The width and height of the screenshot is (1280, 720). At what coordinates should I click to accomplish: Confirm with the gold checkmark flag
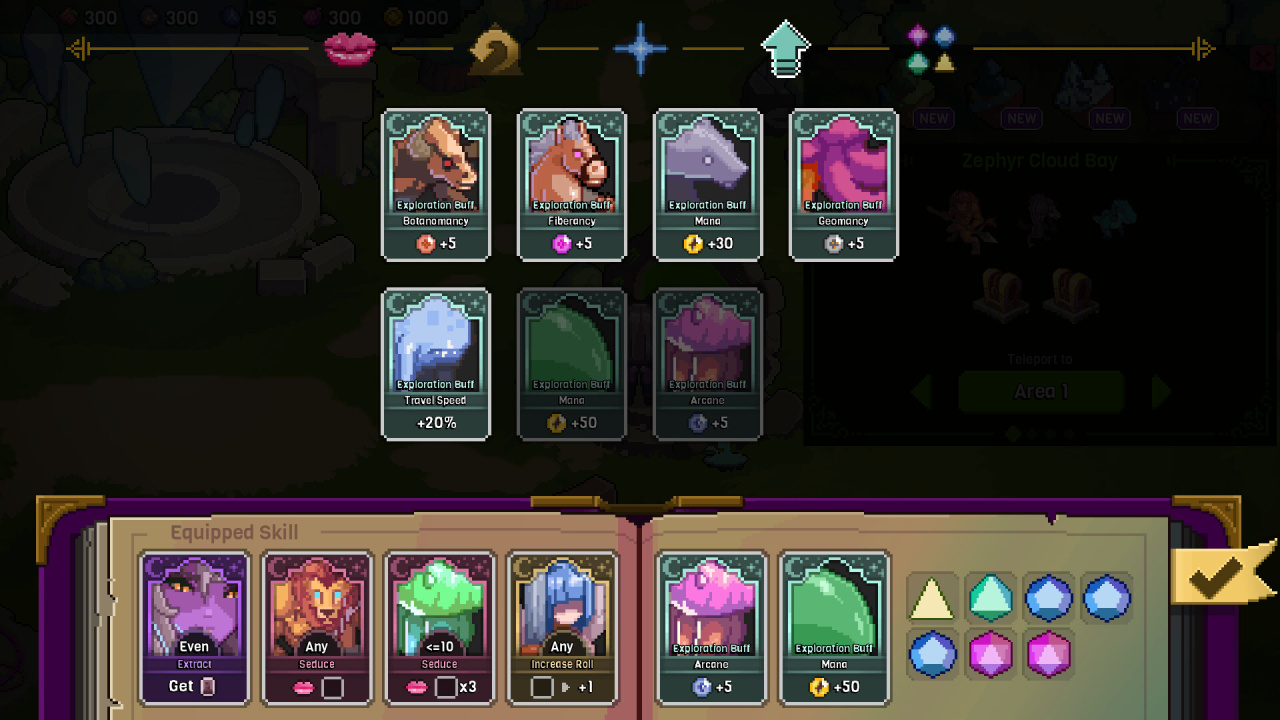1217,575
